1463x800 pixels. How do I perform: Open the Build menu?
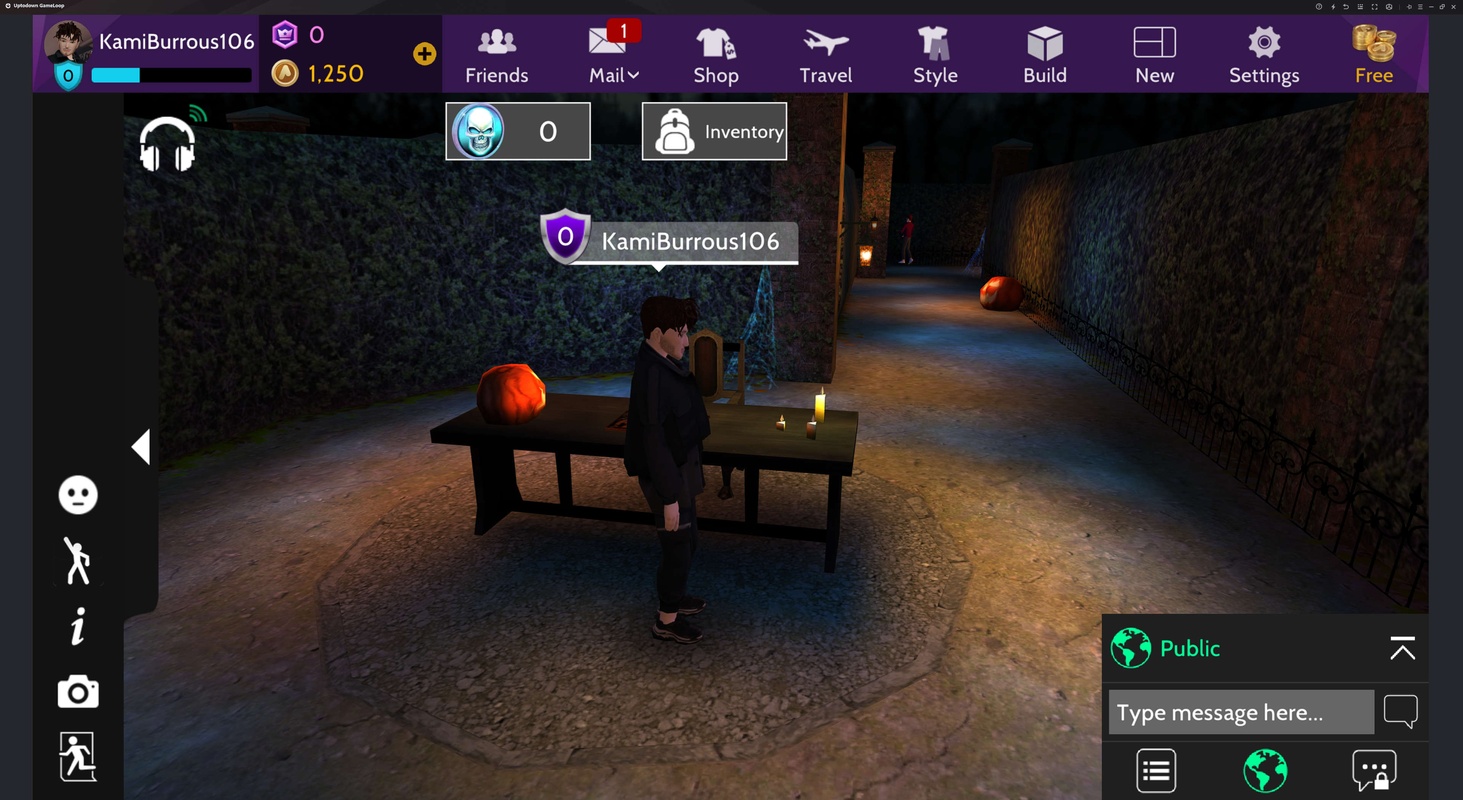pos(1045,56)
